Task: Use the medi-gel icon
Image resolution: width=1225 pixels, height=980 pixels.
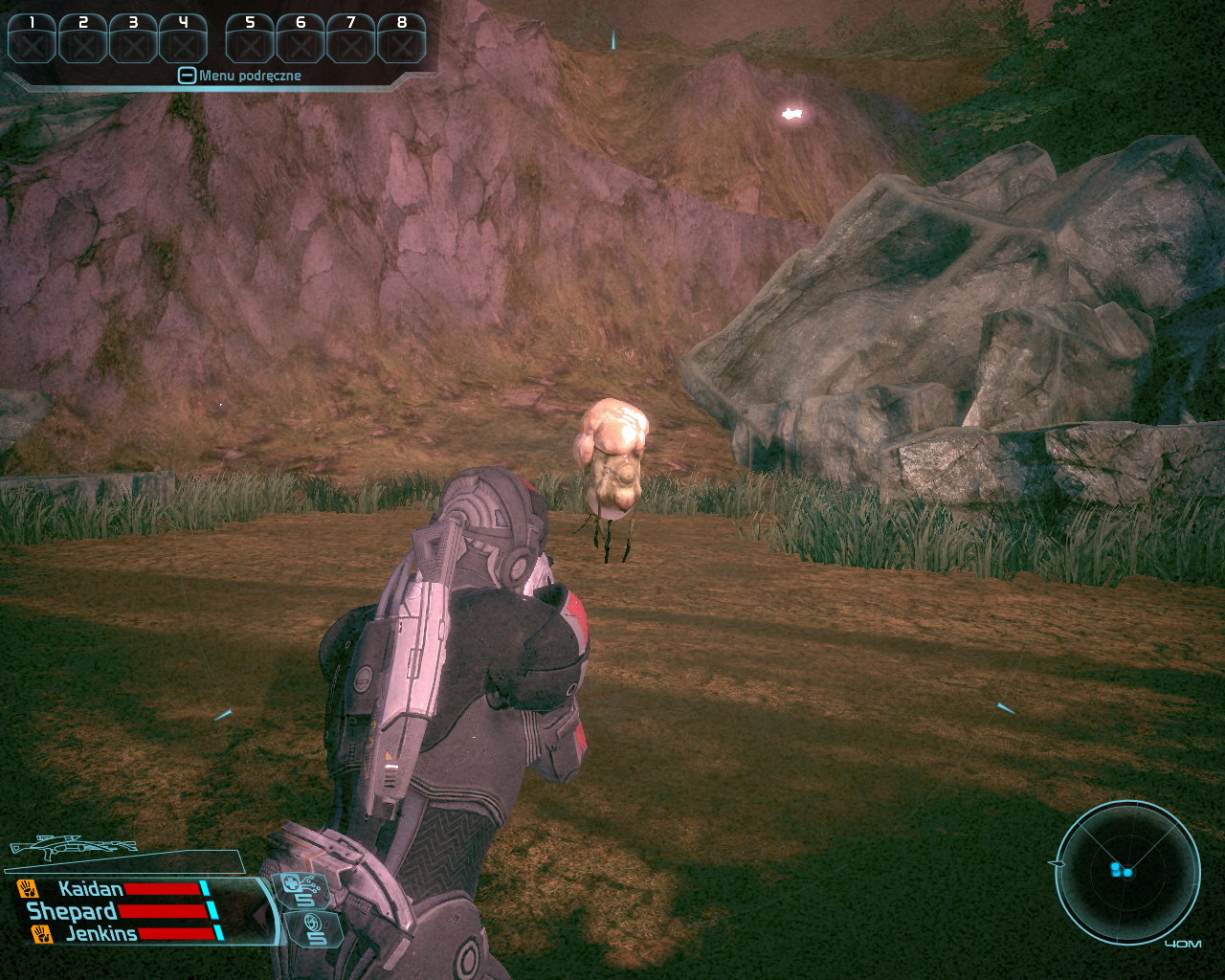Action: (x=300, y=889)
